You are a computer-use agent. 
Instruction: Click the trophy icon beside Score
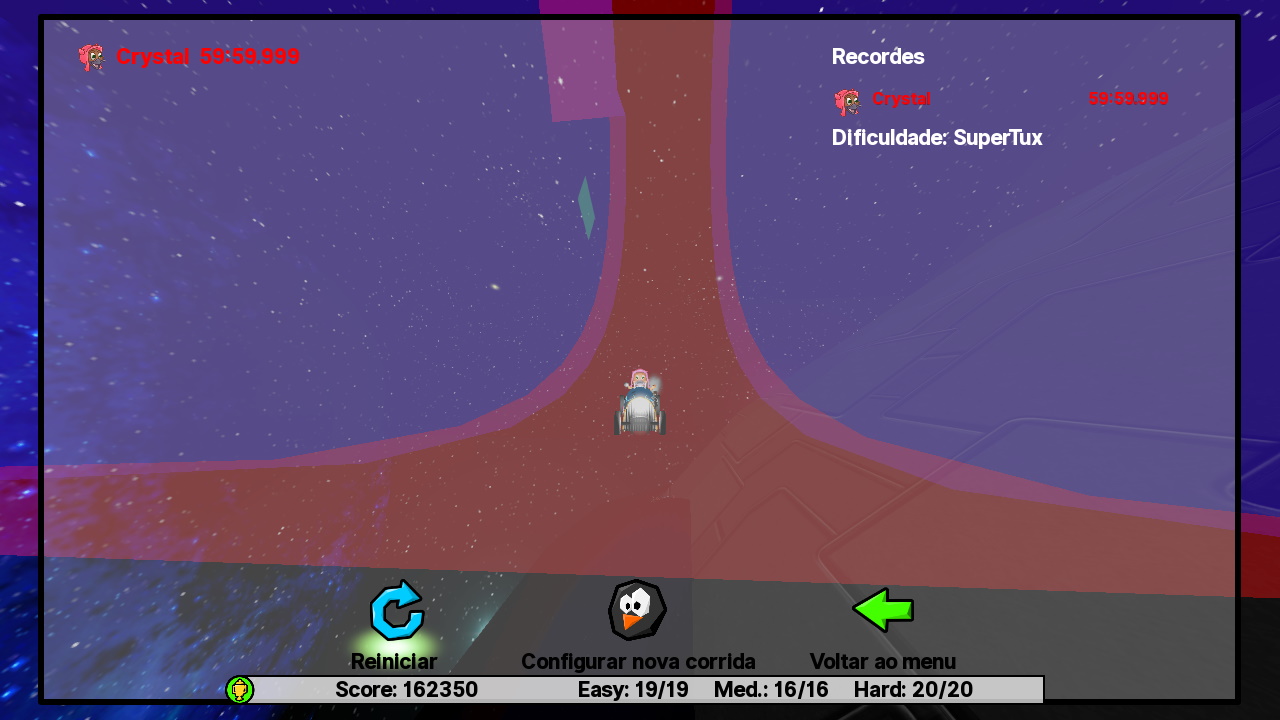click(240, 690)
